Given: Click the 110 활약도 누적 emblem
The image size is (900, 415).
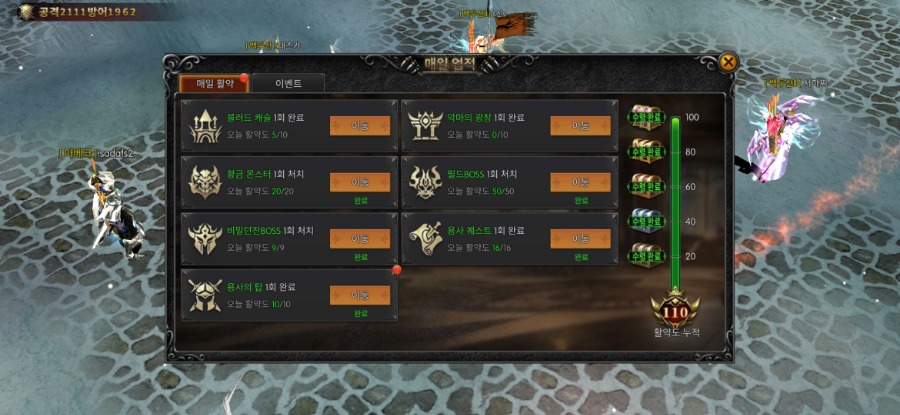Looking at the screenshot, I should pos(675,310).
